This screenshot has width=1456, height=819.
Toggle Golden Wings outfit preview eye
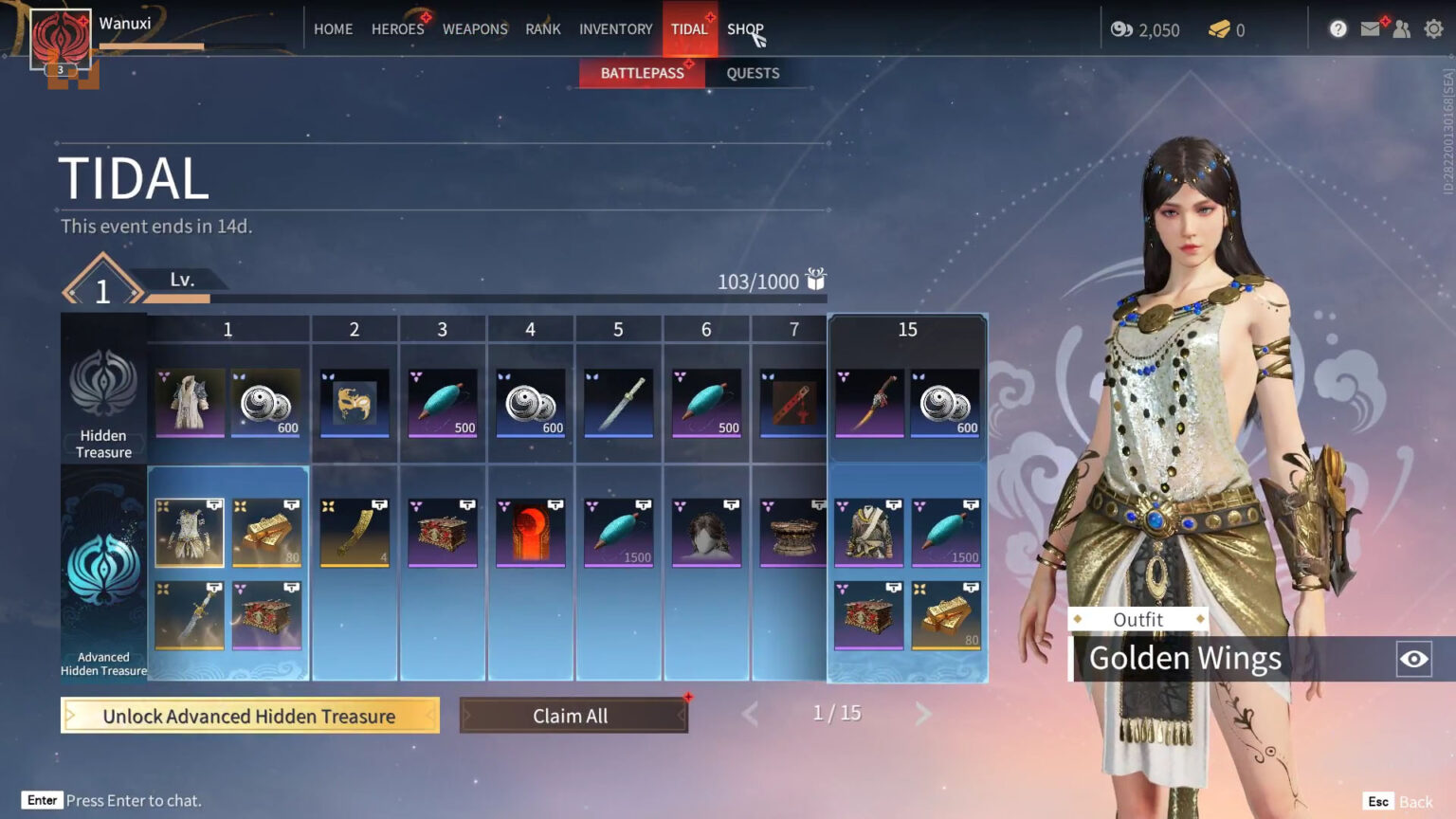[1413, 659]
